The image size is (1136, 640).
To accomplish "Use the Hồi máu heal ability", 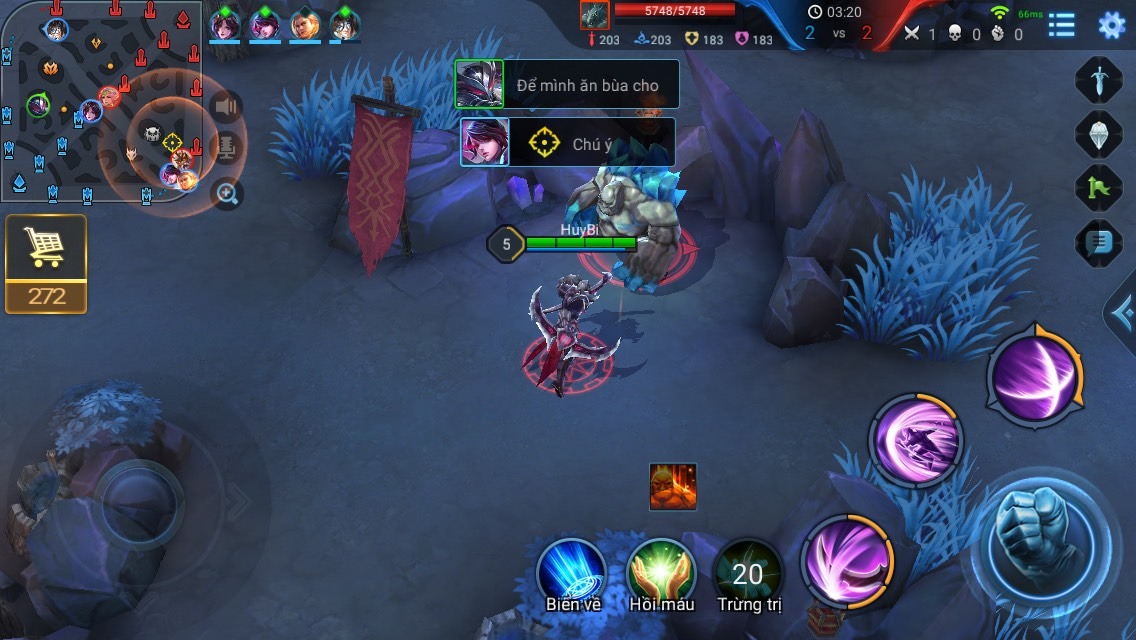I will point(661,572).
